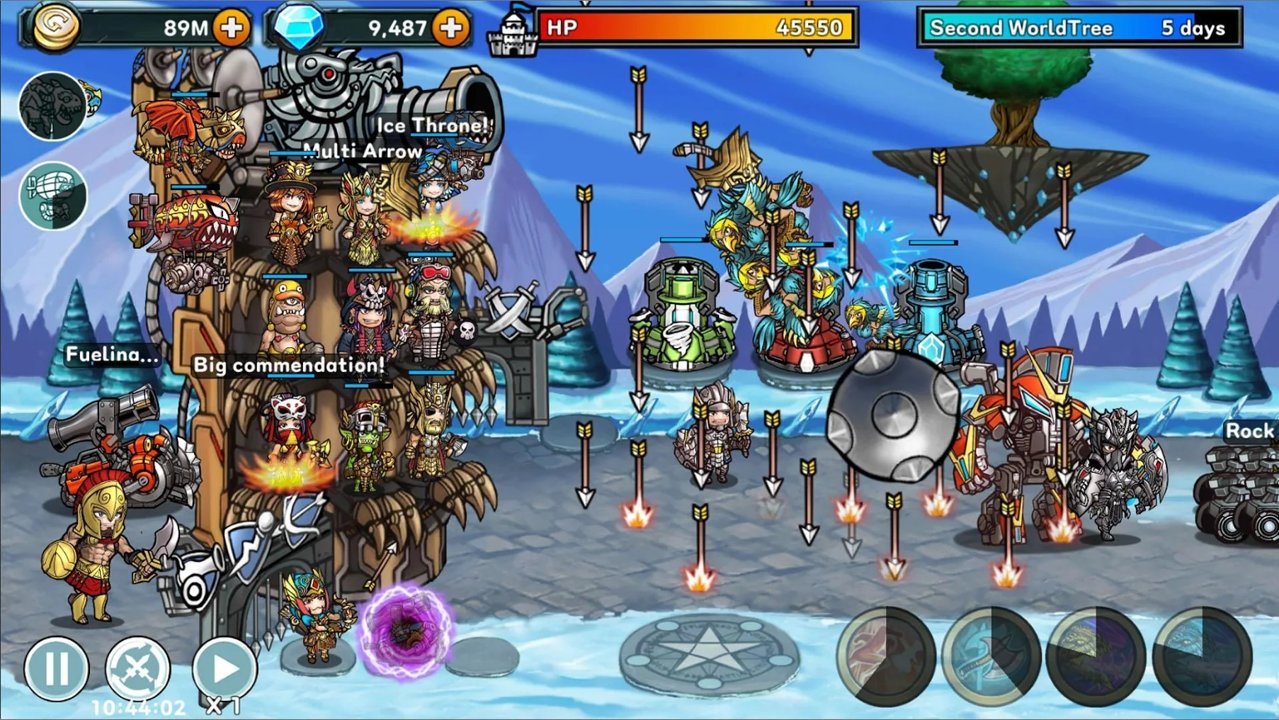Activate the airship summon icon
Image resolution: width=1279 pixels, height=720 pixels.
52,196
